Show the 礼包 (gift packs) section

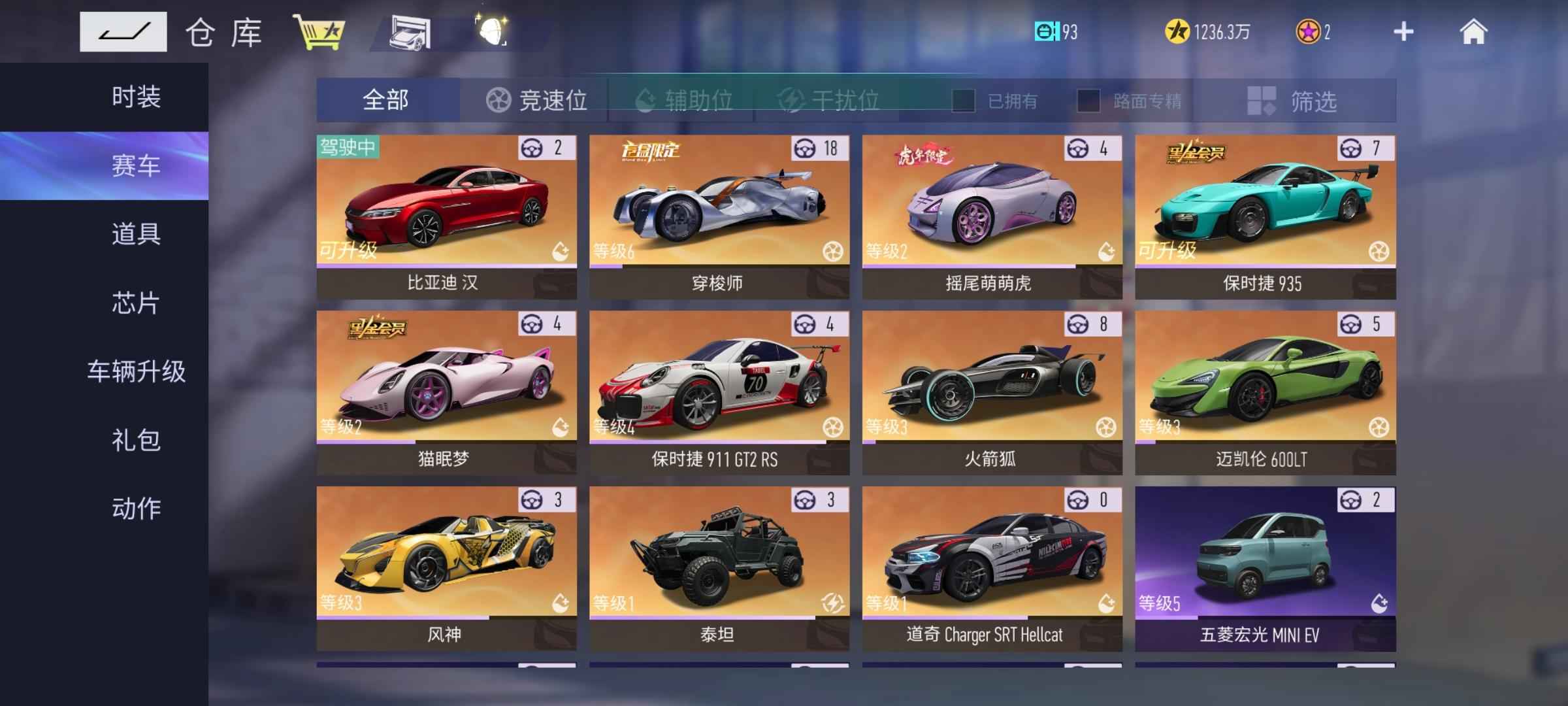pyautogui.click(x=136, y=440)
